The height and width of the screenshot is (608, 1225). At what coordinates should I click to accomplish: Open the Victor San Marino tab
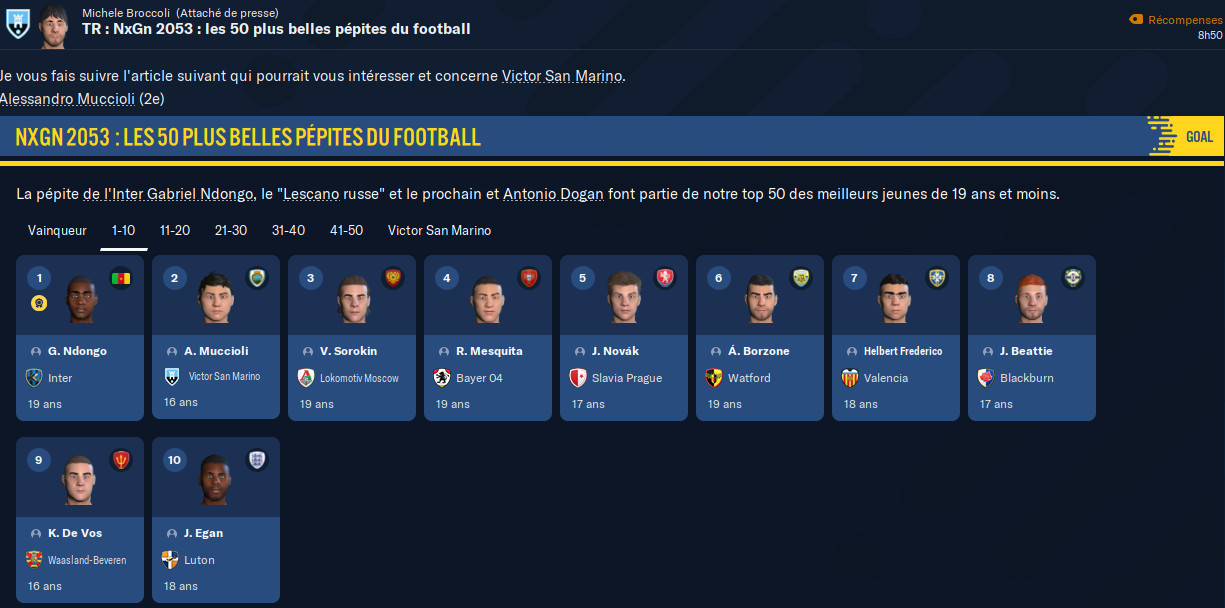439,231
